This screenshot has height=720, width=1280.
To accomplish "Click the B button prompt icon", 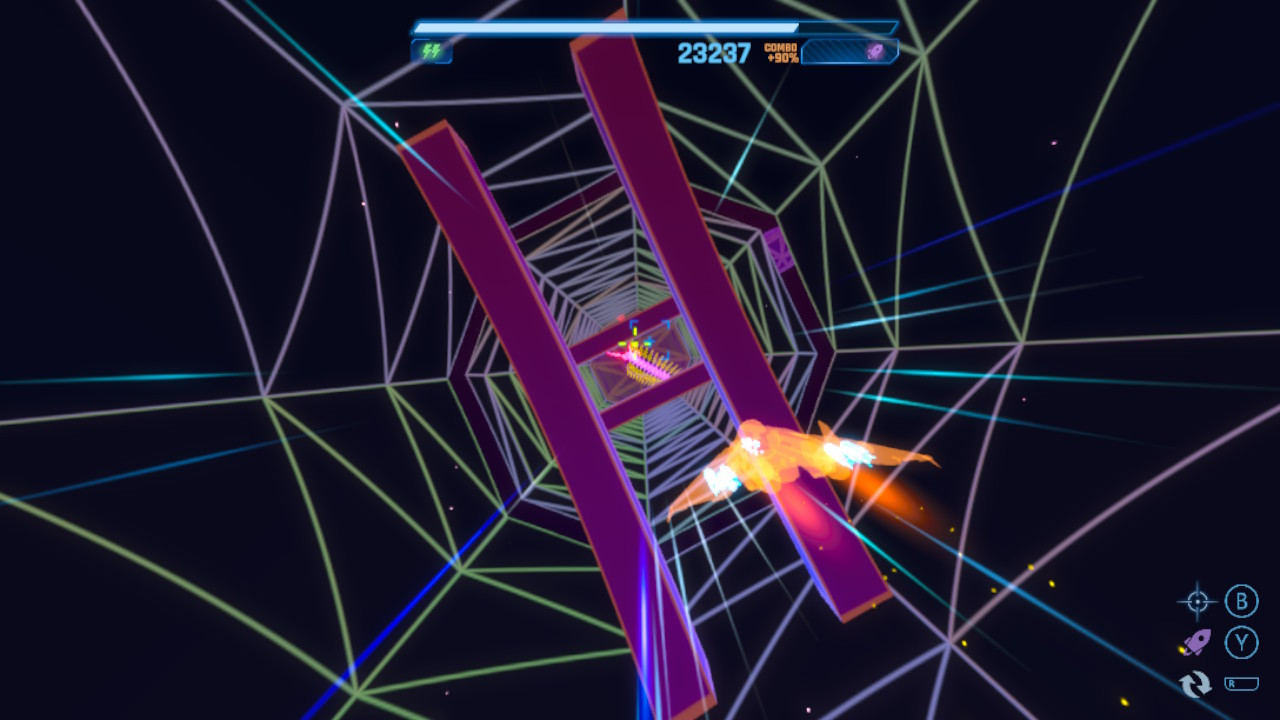I will 1240,602.
